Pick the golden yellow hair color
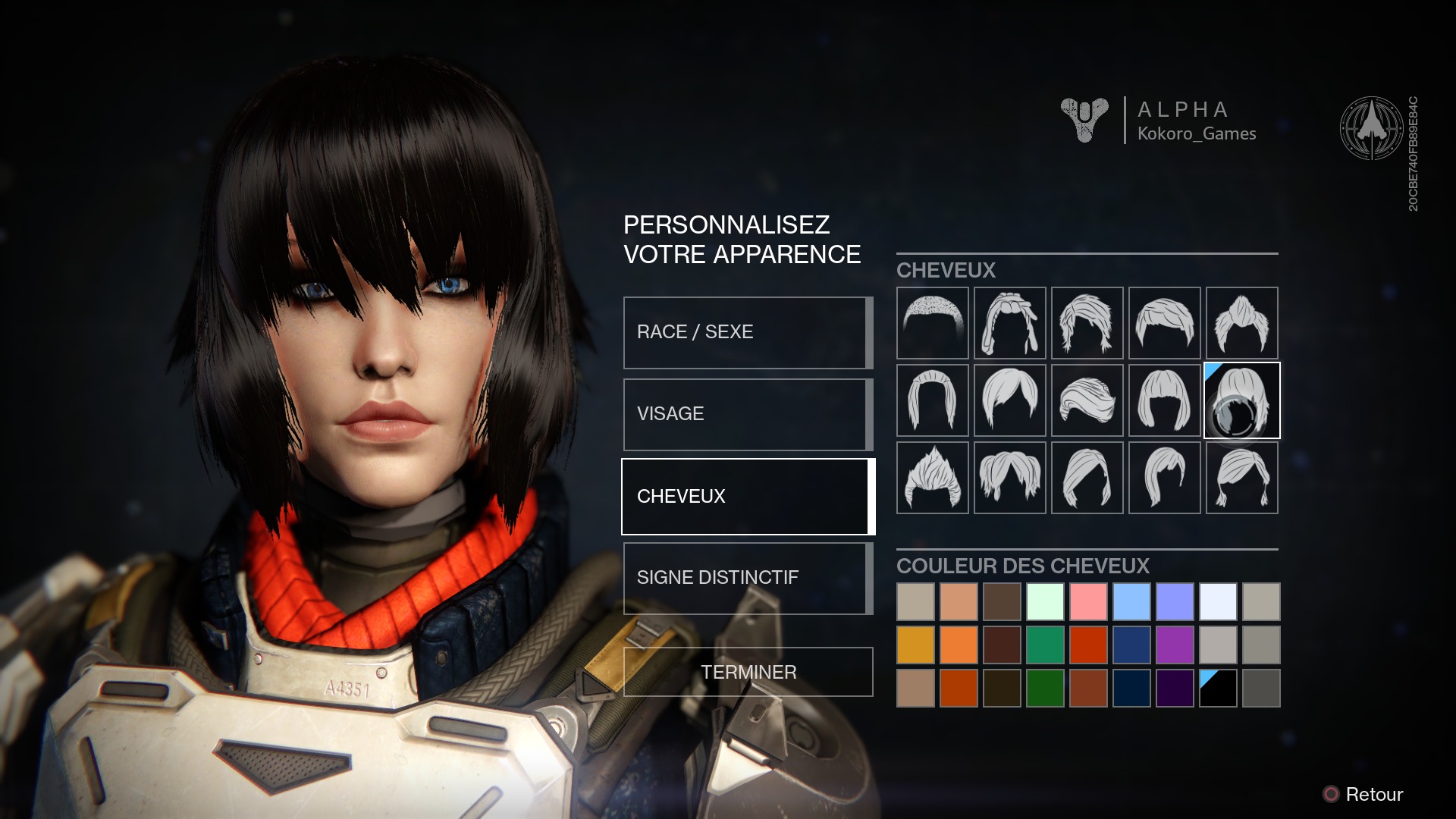Viewport: 1456px width, 819px height. point(915,645)
